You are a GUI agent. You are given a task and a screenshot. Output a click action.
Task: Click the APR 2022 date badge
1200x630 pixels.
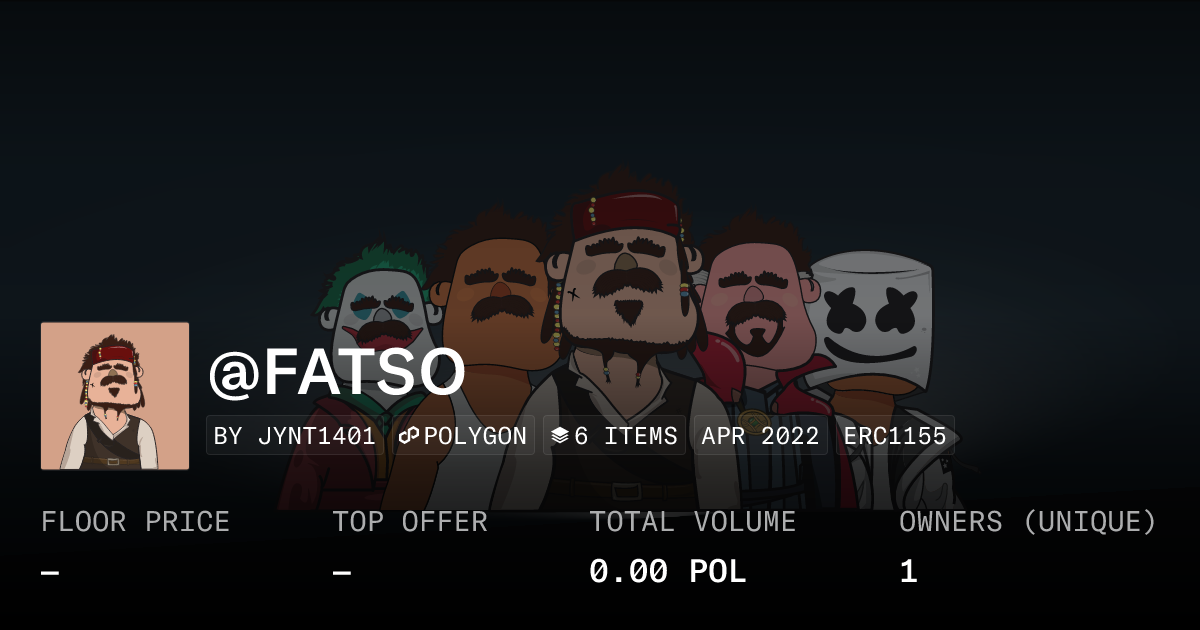[760, 436]
